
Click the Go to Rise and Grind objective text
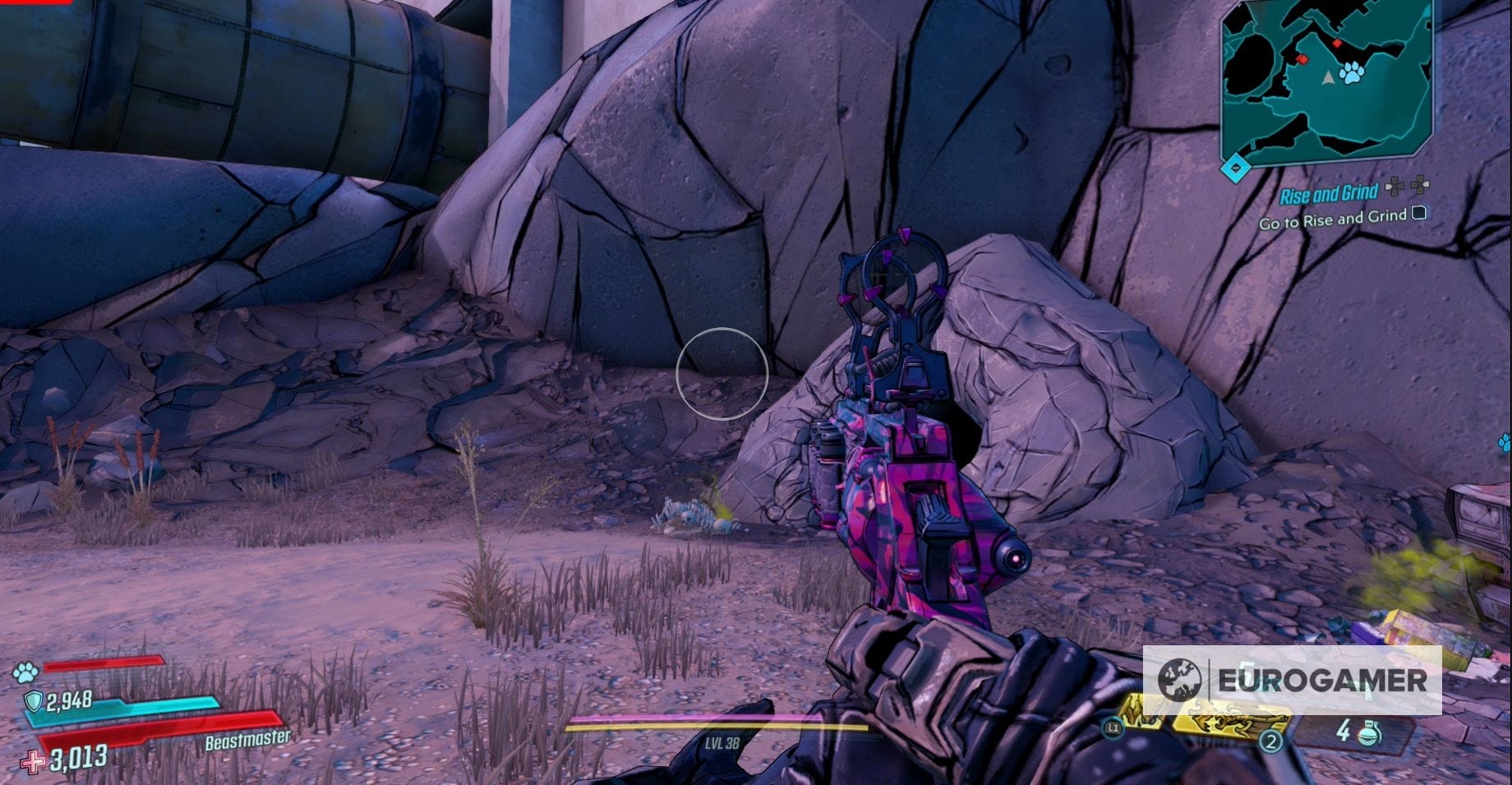coord(1332,219)
